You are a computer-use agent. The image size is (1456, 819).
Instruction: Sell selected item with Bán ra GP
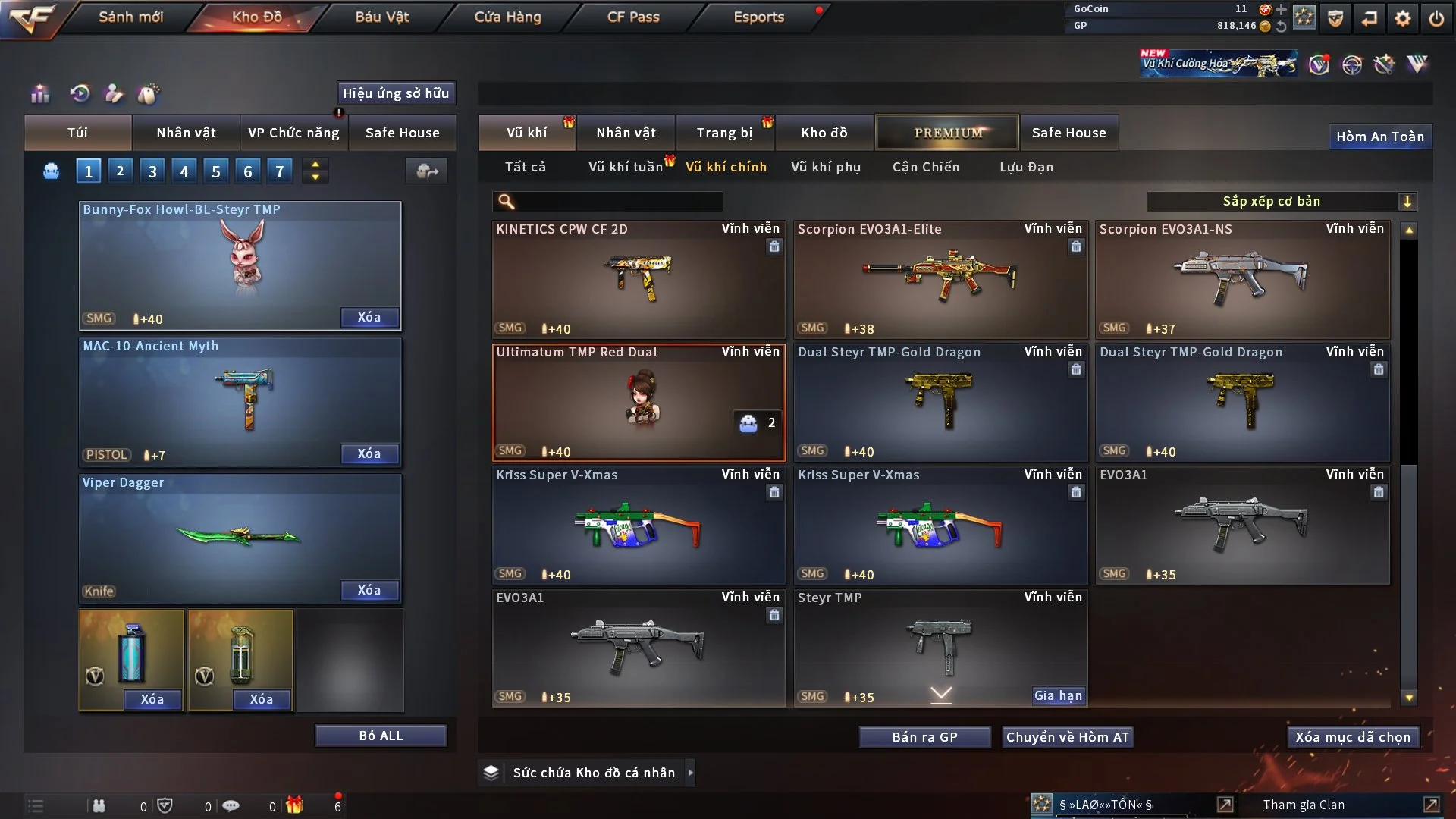click(x=924, y=737)
